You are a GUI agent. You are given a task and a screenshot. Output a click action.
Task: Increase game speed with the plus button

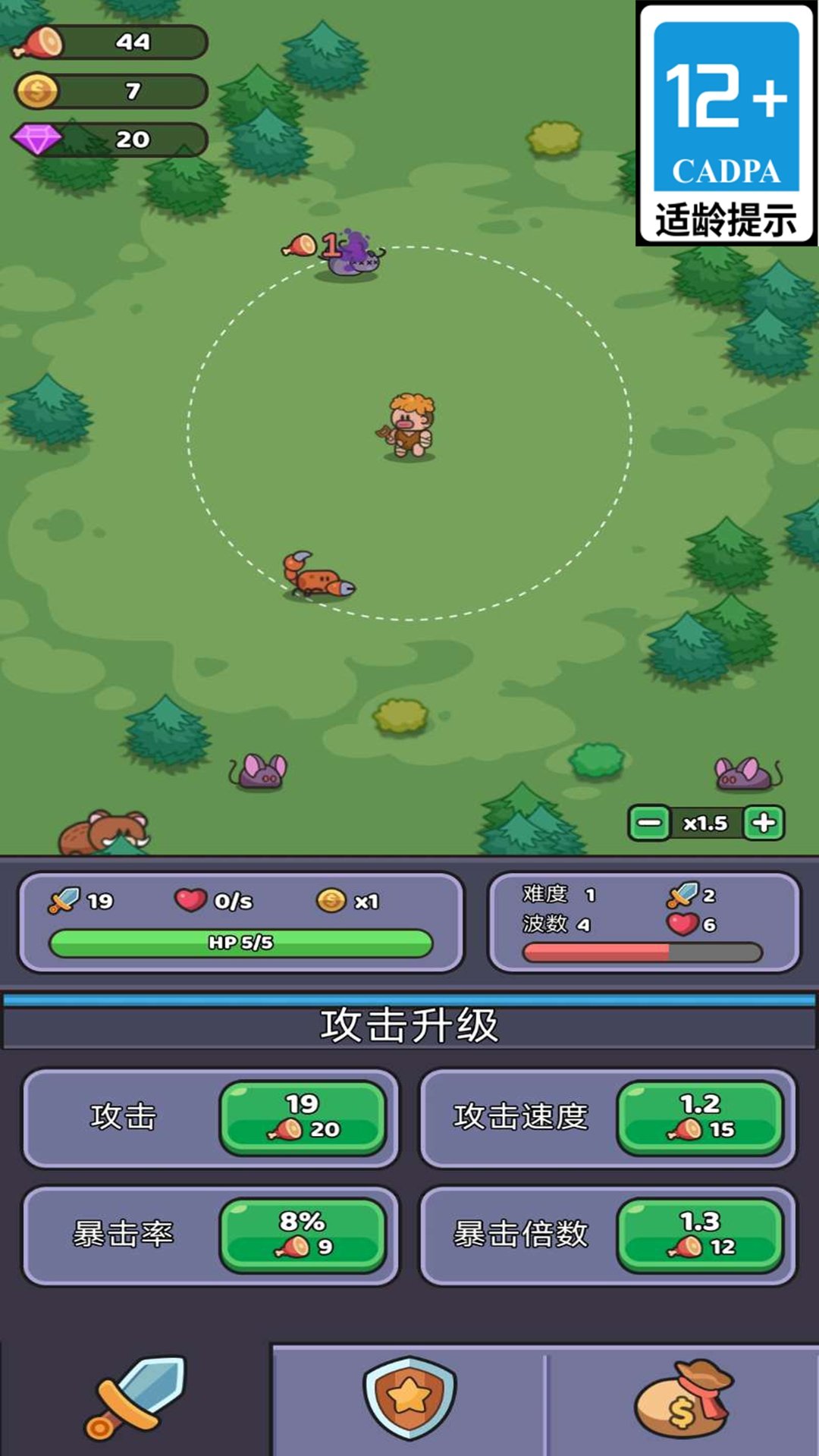(x=764, y=823)
